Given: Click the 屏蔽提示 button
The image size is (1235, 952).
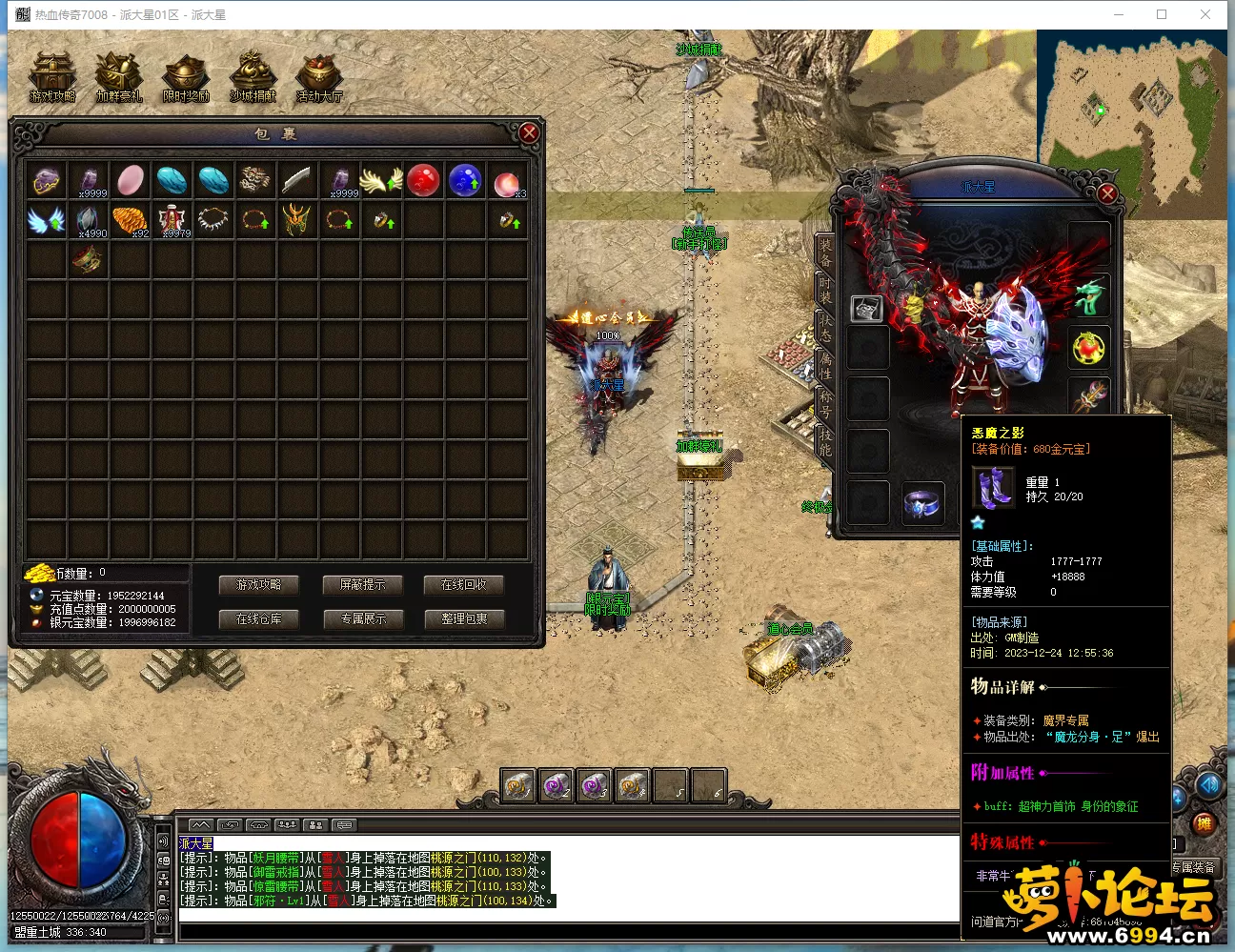Looking at the screenshot, I should point(362,585).
